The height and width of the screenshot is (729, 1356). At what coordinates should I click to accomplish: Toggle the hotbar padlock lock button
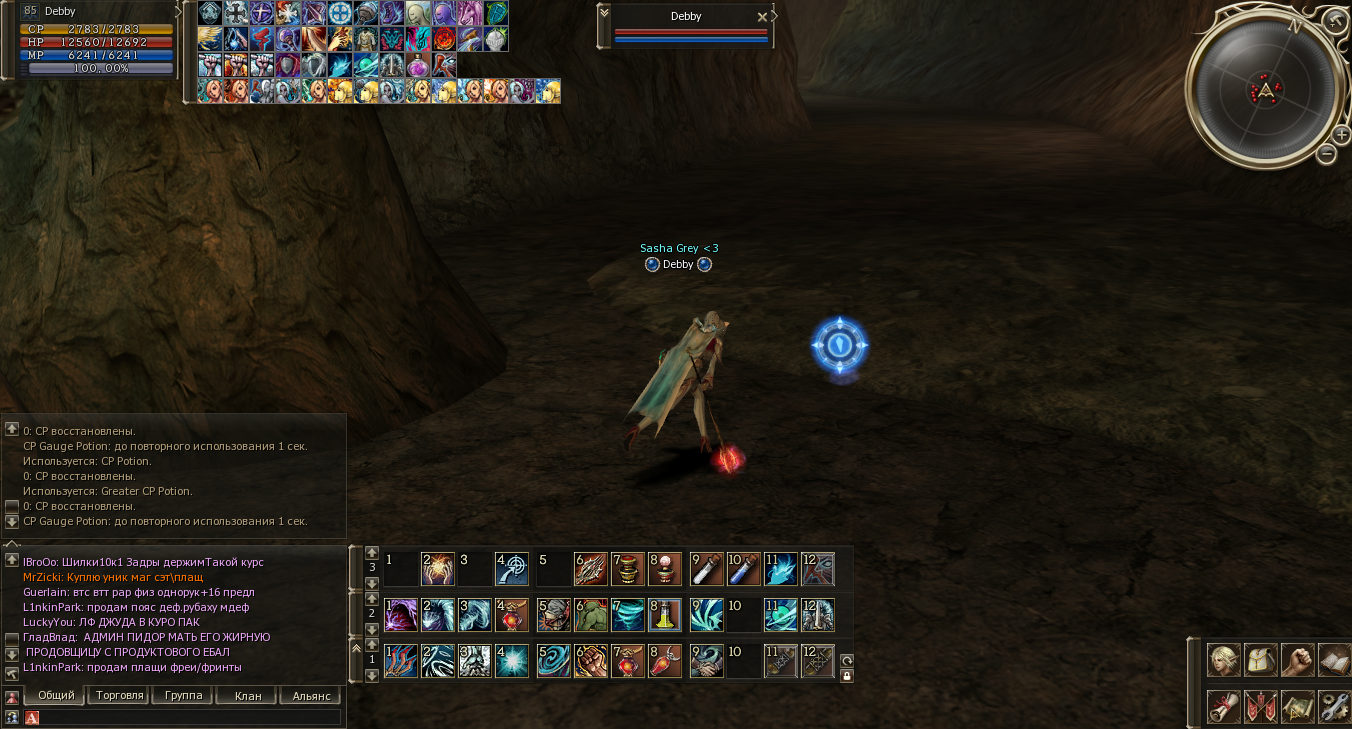pos(846,676)
